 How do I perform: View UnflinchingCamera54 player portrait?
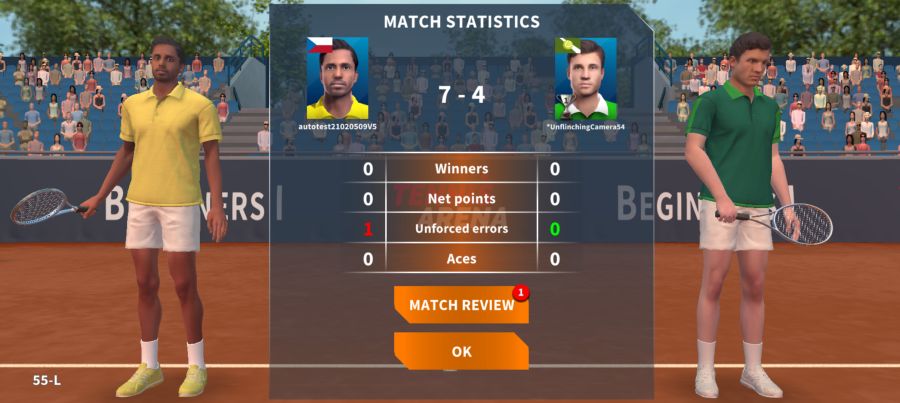[x=585, y=79]
